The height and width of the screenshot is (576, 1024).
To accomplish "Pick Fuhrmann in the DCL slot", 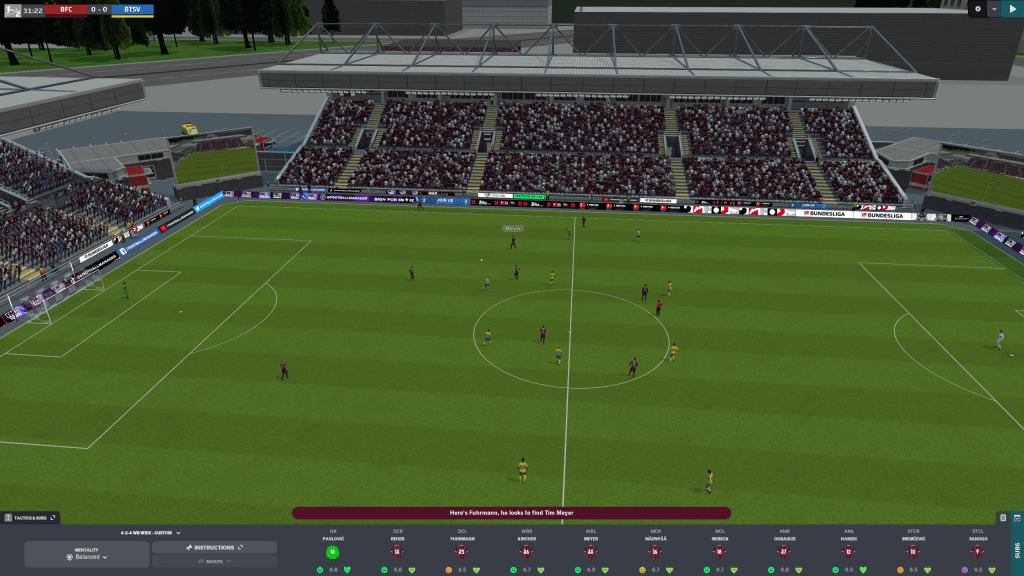I will click(x=462, y=551).
